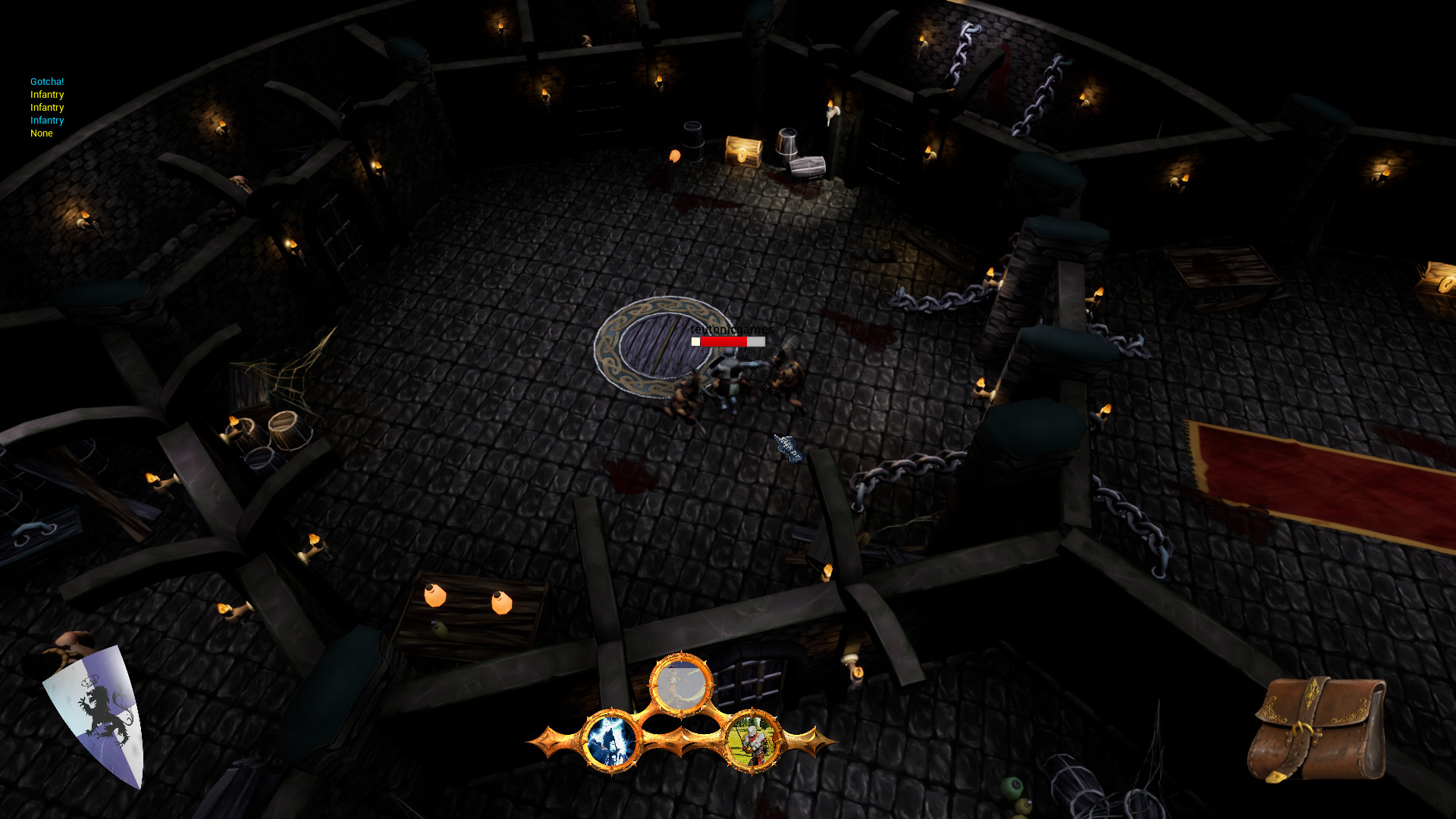Viewport: 1456px width, 819px height.
Task: Select the knight ability on the right ring
Action: coord(752,739)
